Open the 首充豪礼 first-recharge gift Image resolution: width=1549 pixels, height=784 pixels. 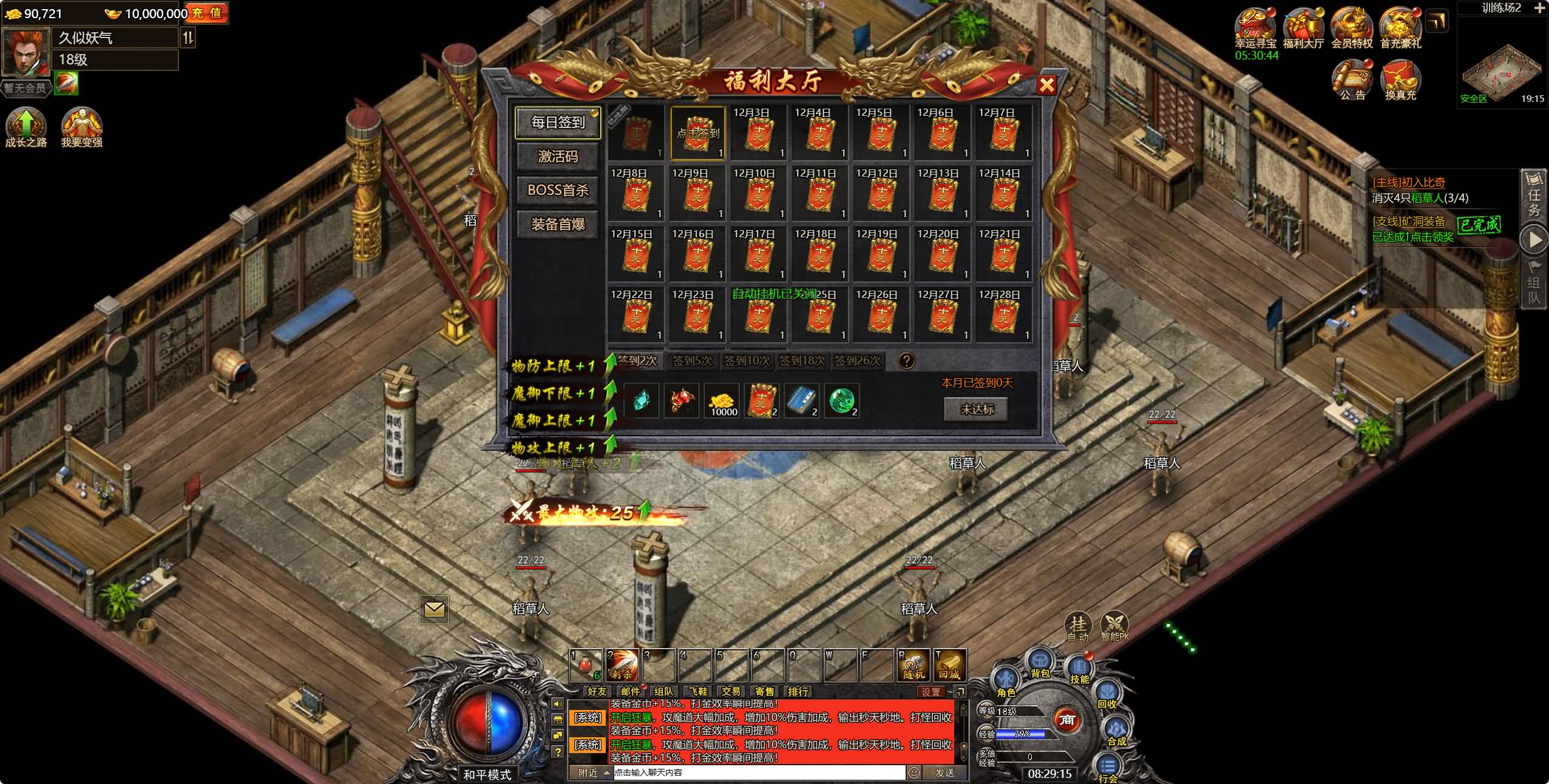pos(1400,27)
